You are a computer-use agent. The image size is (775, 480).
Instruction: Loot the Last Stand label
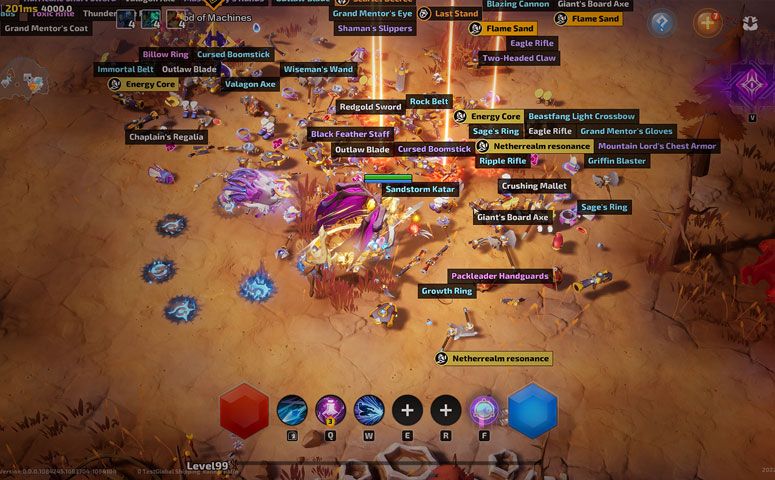click(457, 14)
